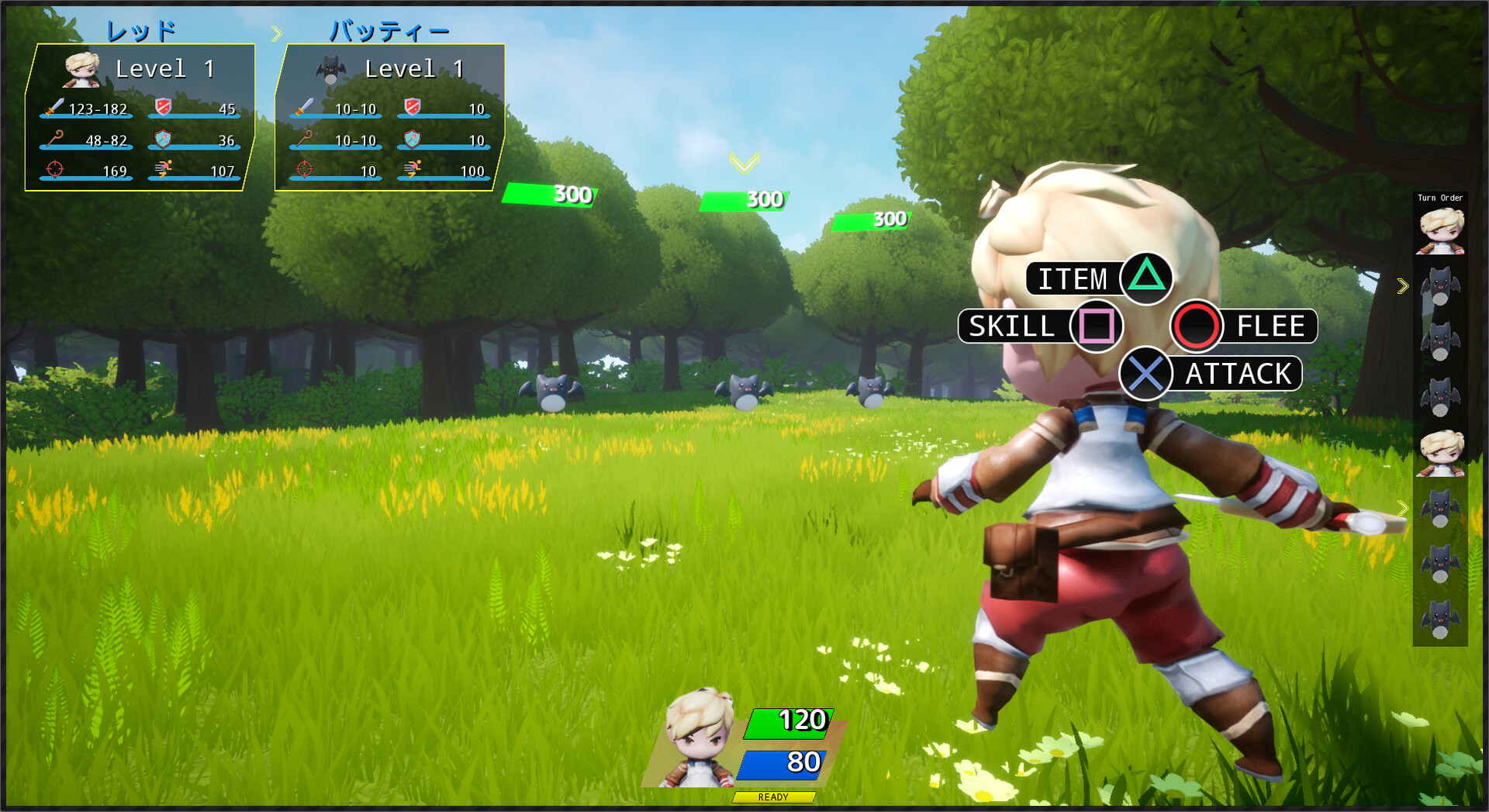The width and height of the screenshot is (1489, 812).
Task: Click the blue X button icon beside ATTACK
Action: (x=1147, y=374)
